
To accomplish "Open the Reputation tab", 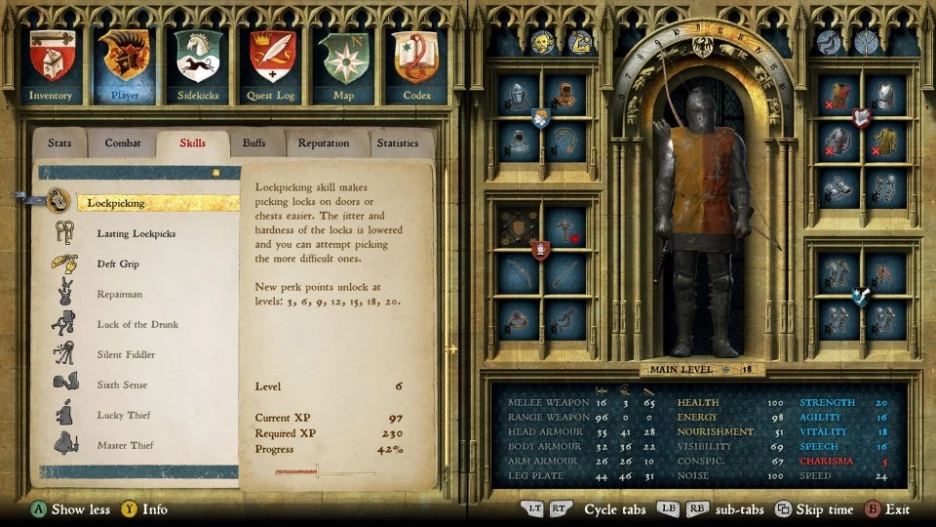I will (323, 143).
